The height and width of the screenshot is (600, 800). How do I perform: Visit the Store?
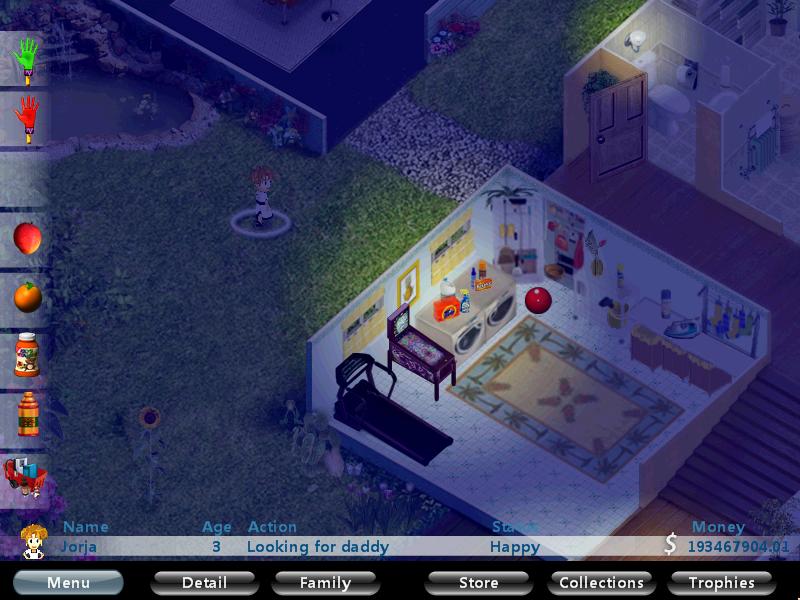(x=478, y=582)
